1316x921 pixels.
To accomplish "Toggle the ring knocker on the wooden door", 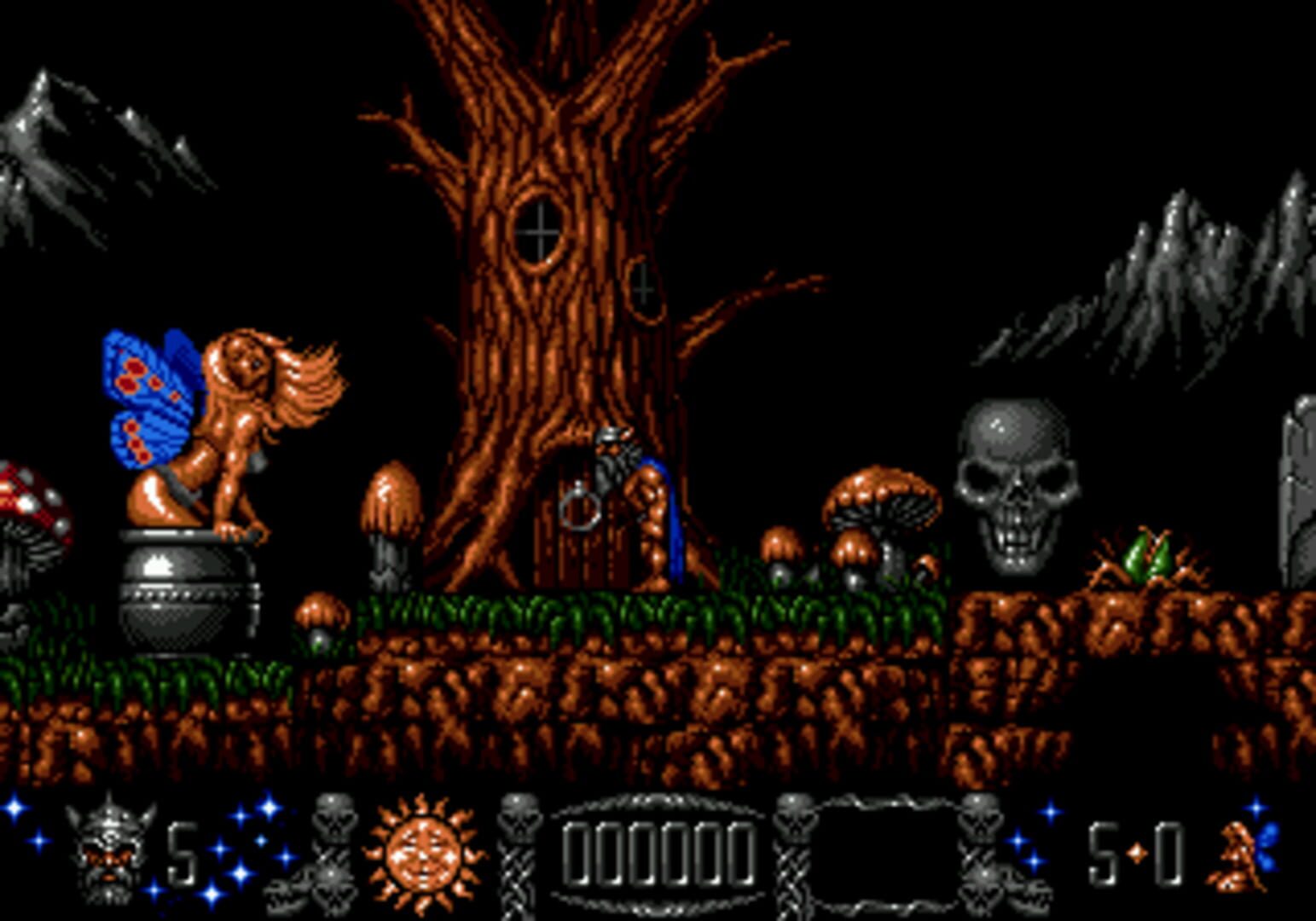I will click(580, 512).
